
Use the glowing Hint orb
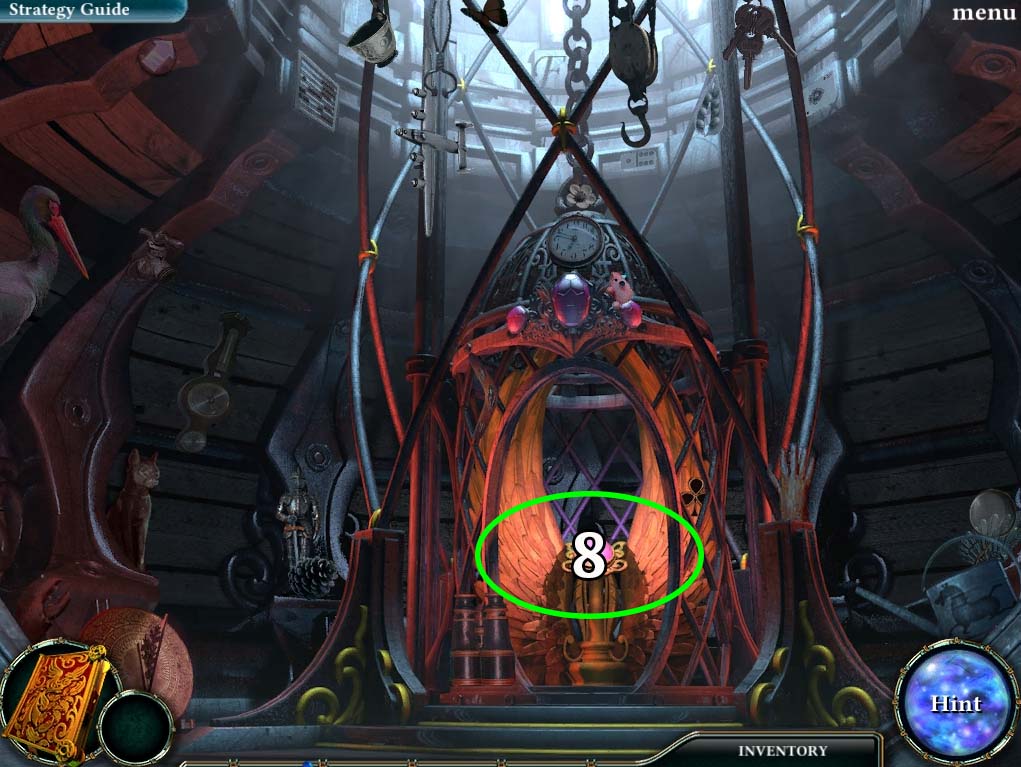coord(956,702)
